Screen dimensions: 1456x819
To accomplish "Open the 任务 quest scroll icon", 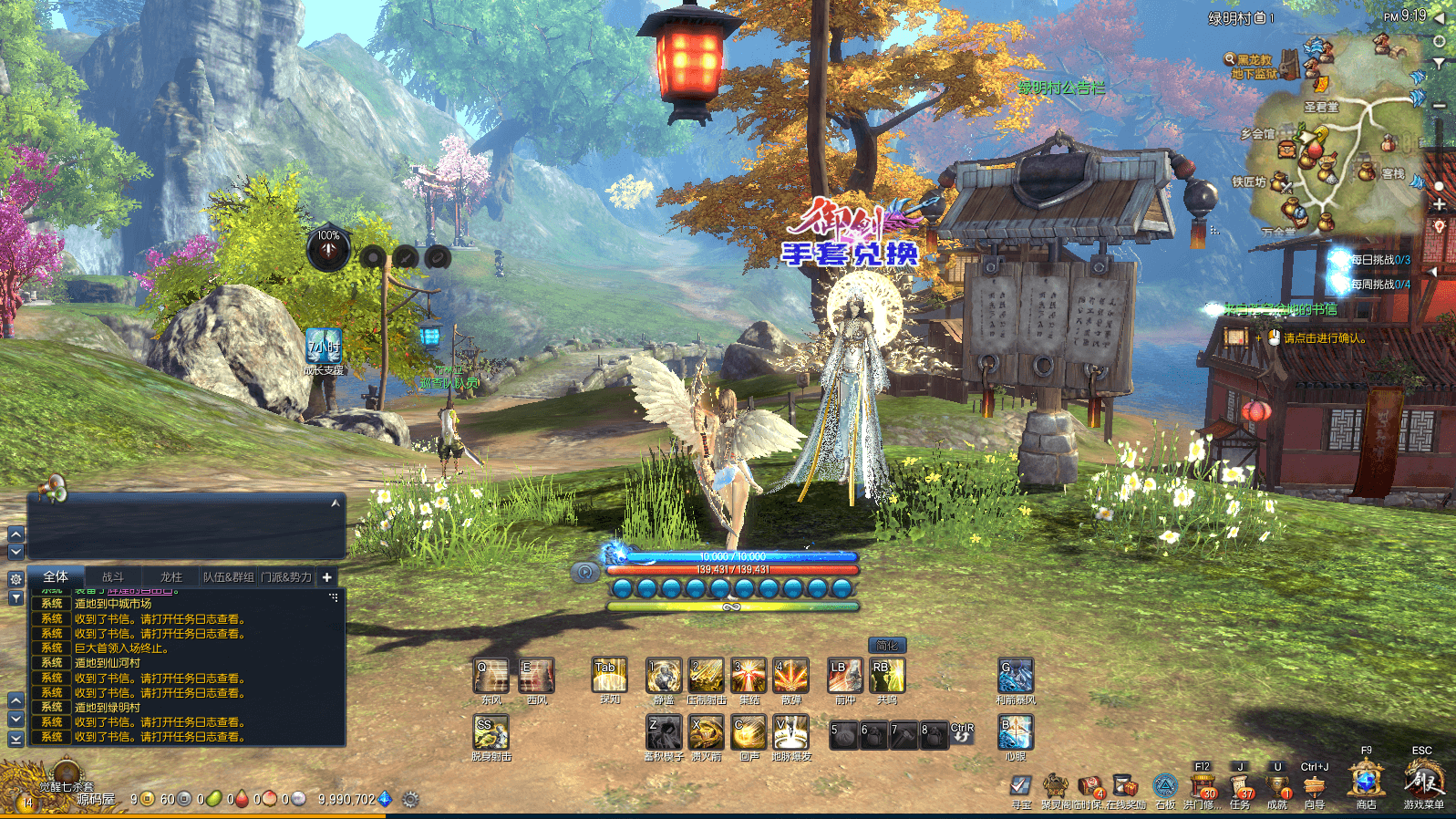I will (x=1240, y=786).
